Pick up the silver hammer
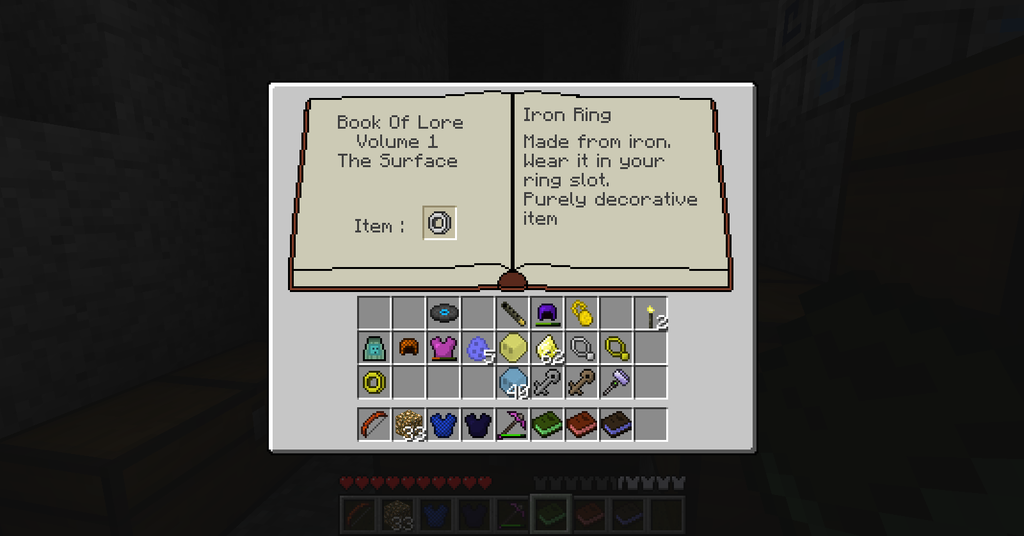This screenshot has width=1024, height=536. coord(615,382)
